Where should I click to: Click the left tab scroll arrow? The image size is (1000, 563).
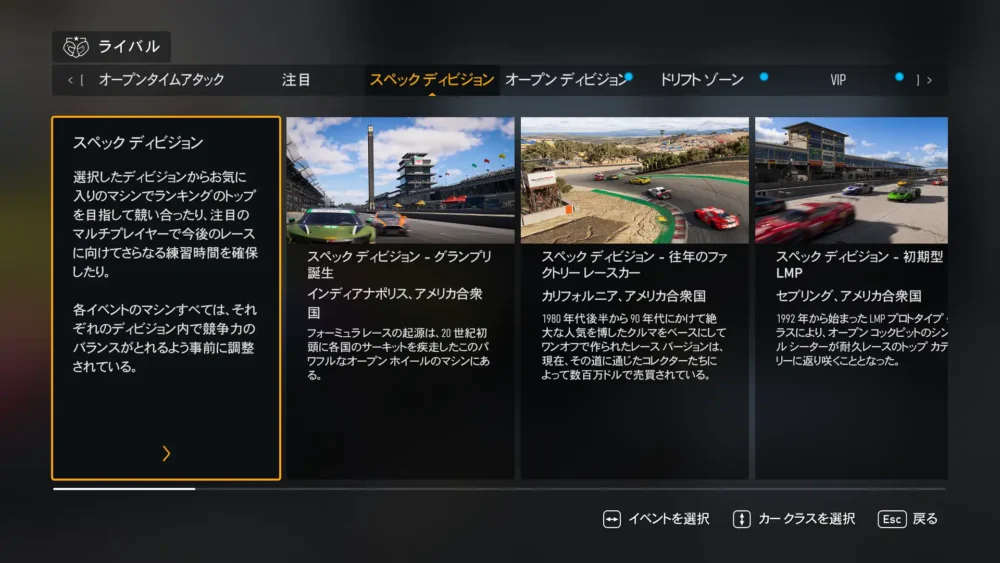coord(71,80)
